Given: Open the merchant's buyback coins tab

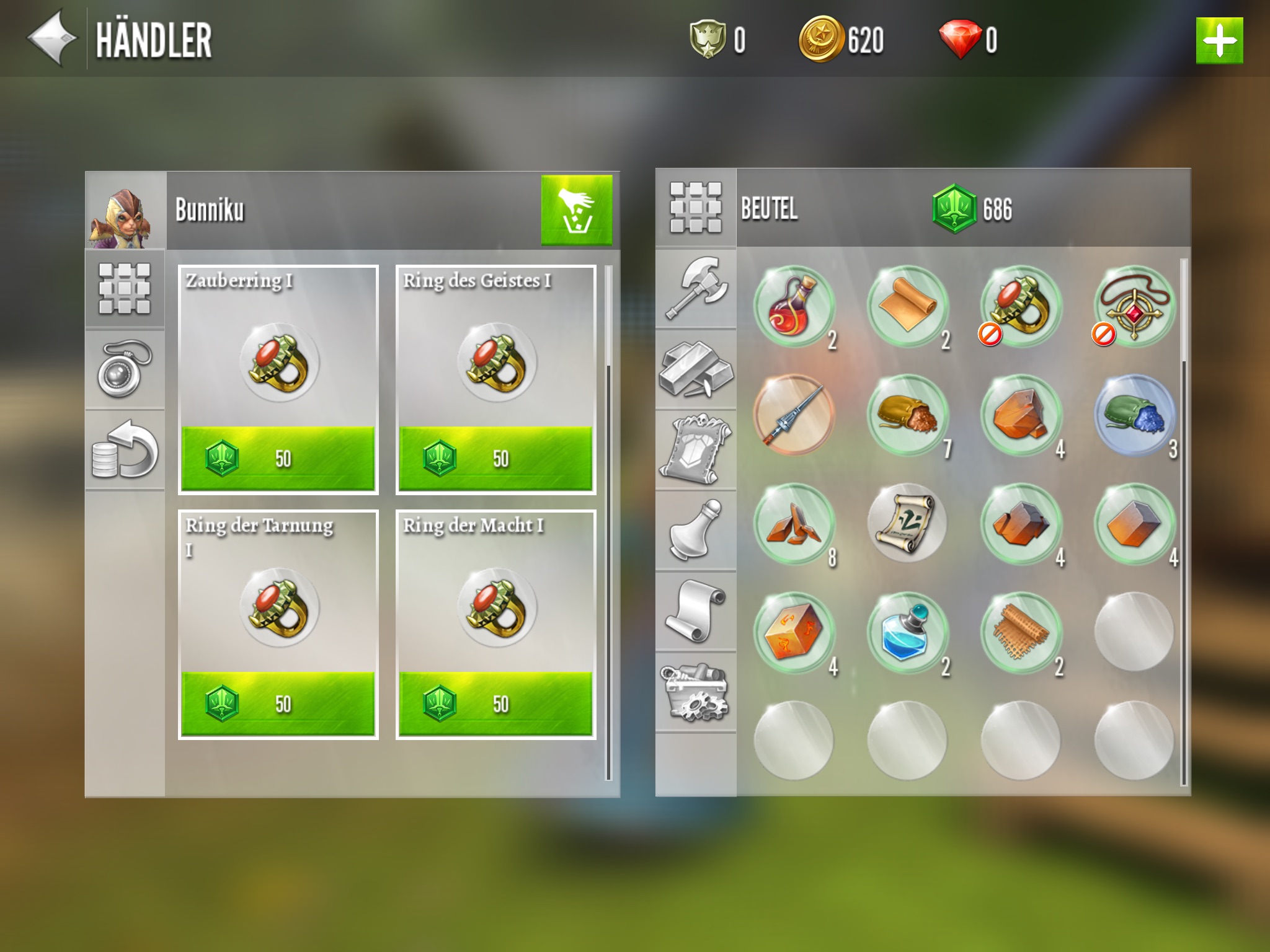Looking at the screenshot, I should pos(125,449).
